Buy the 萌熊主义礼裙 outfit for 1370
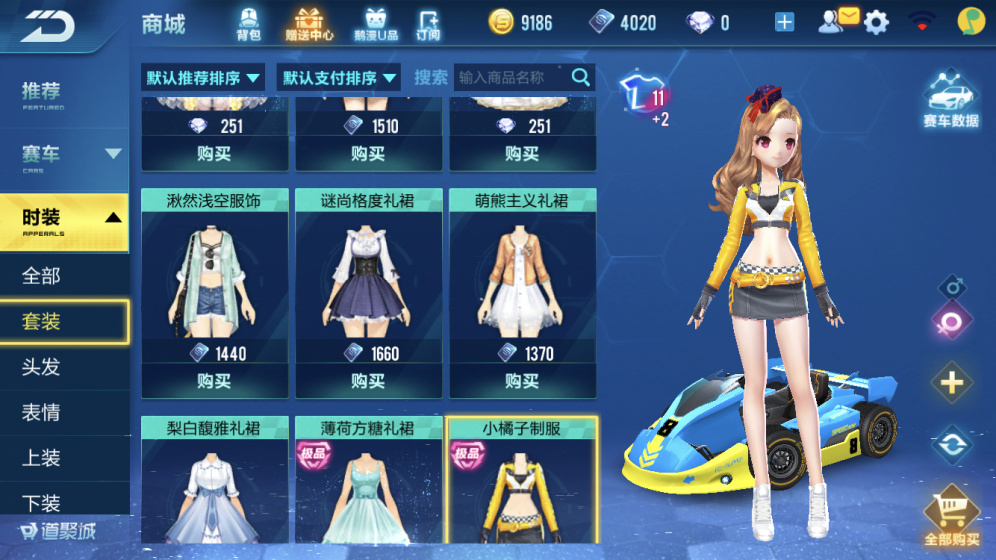Viewport: 996px width, 560px height. click(522, 381)
